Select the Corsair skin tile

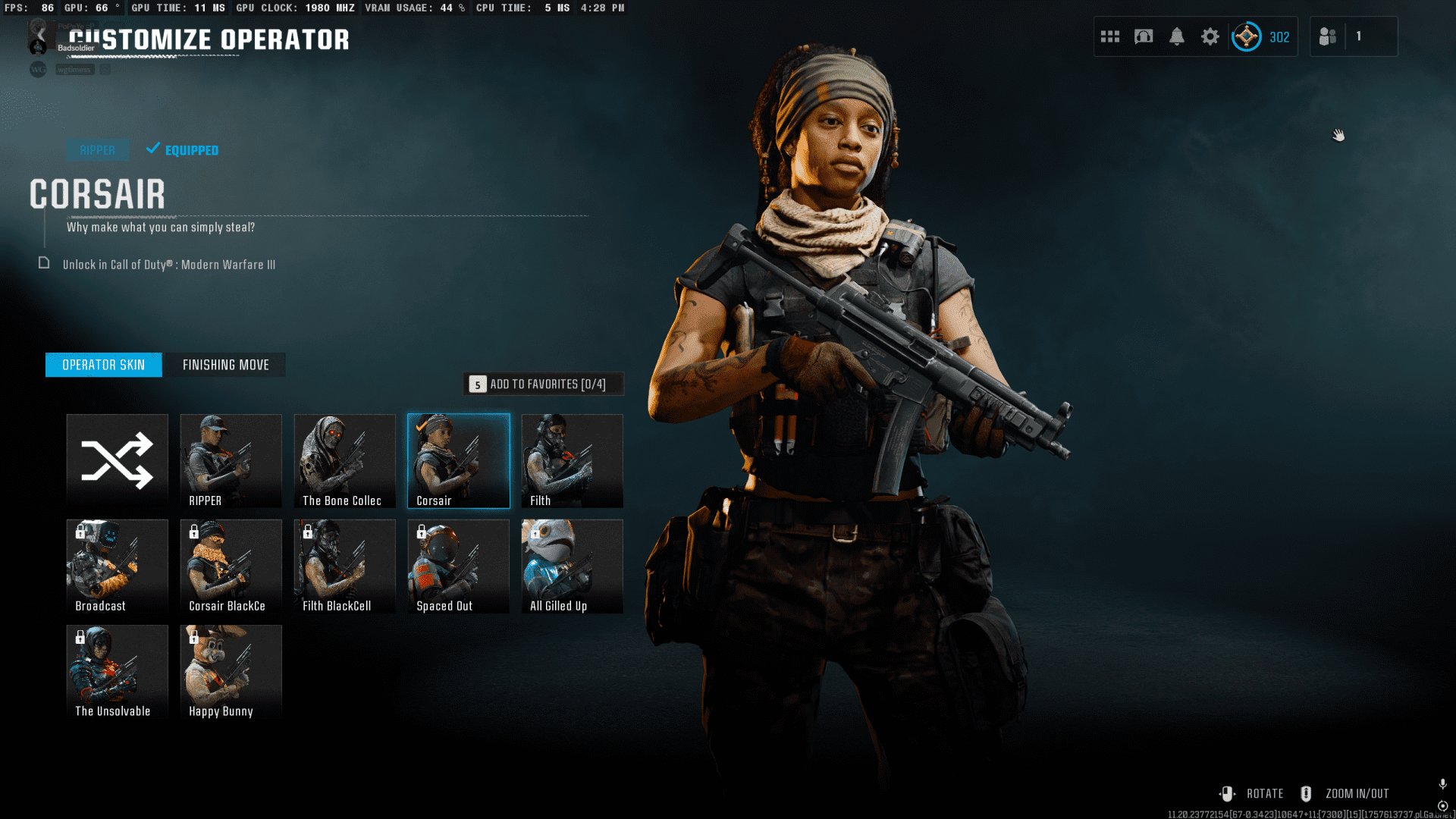pyautogui.click(x=459, y=460)
